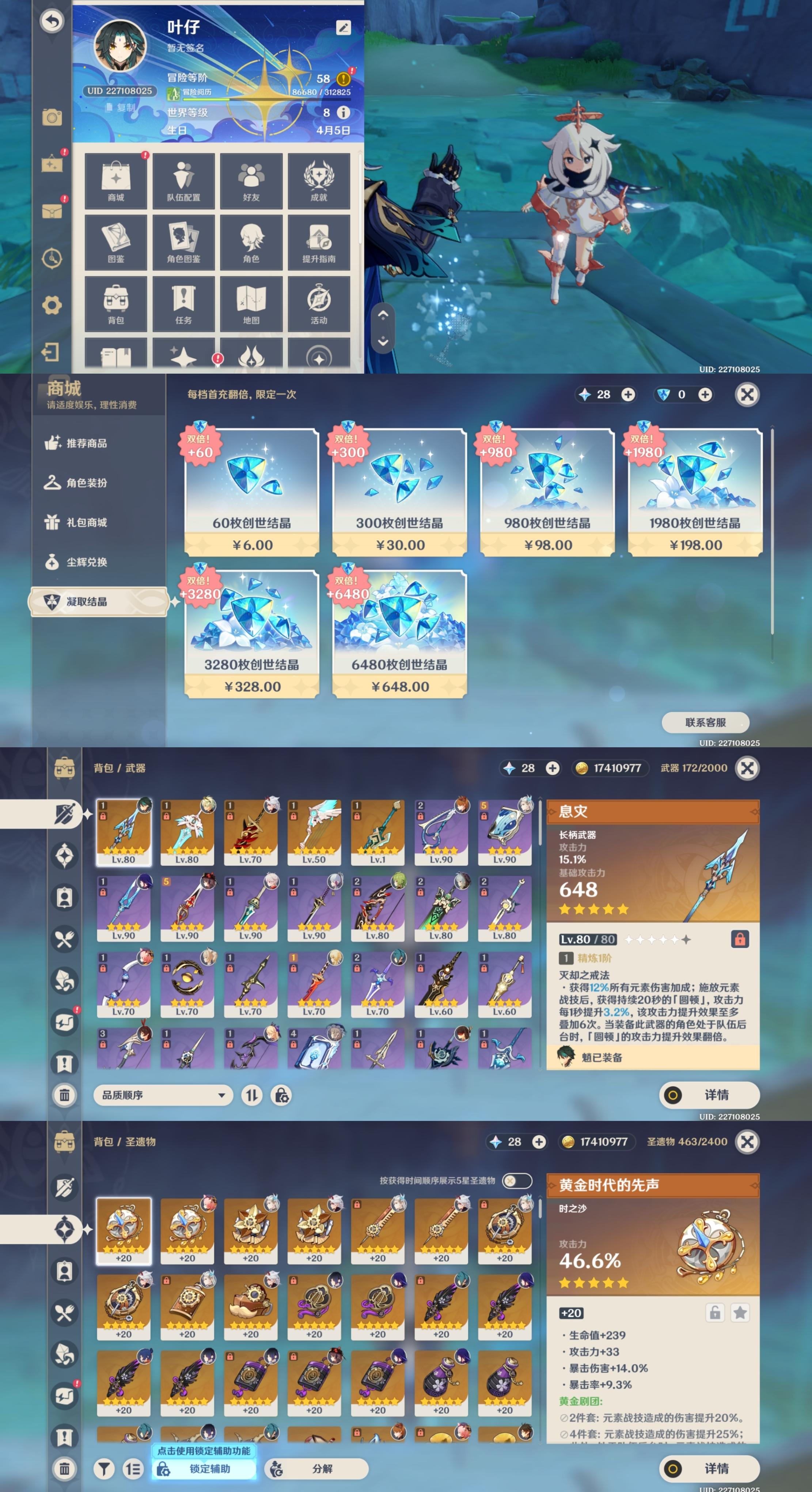Favorite the artifact with the star icon
Viewport: 812px width, 1492px height.
740,1313
